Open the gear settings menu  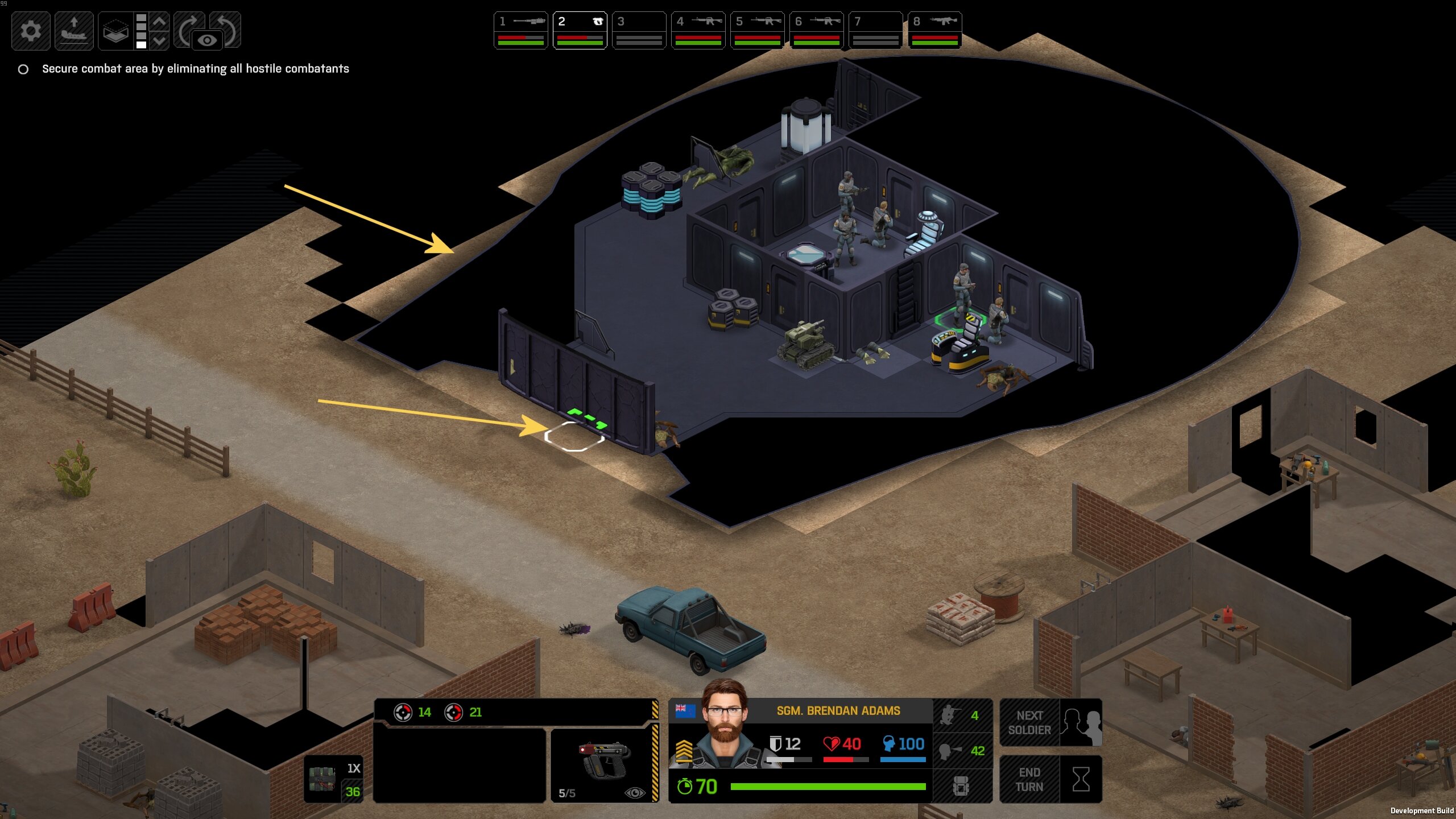31,30
